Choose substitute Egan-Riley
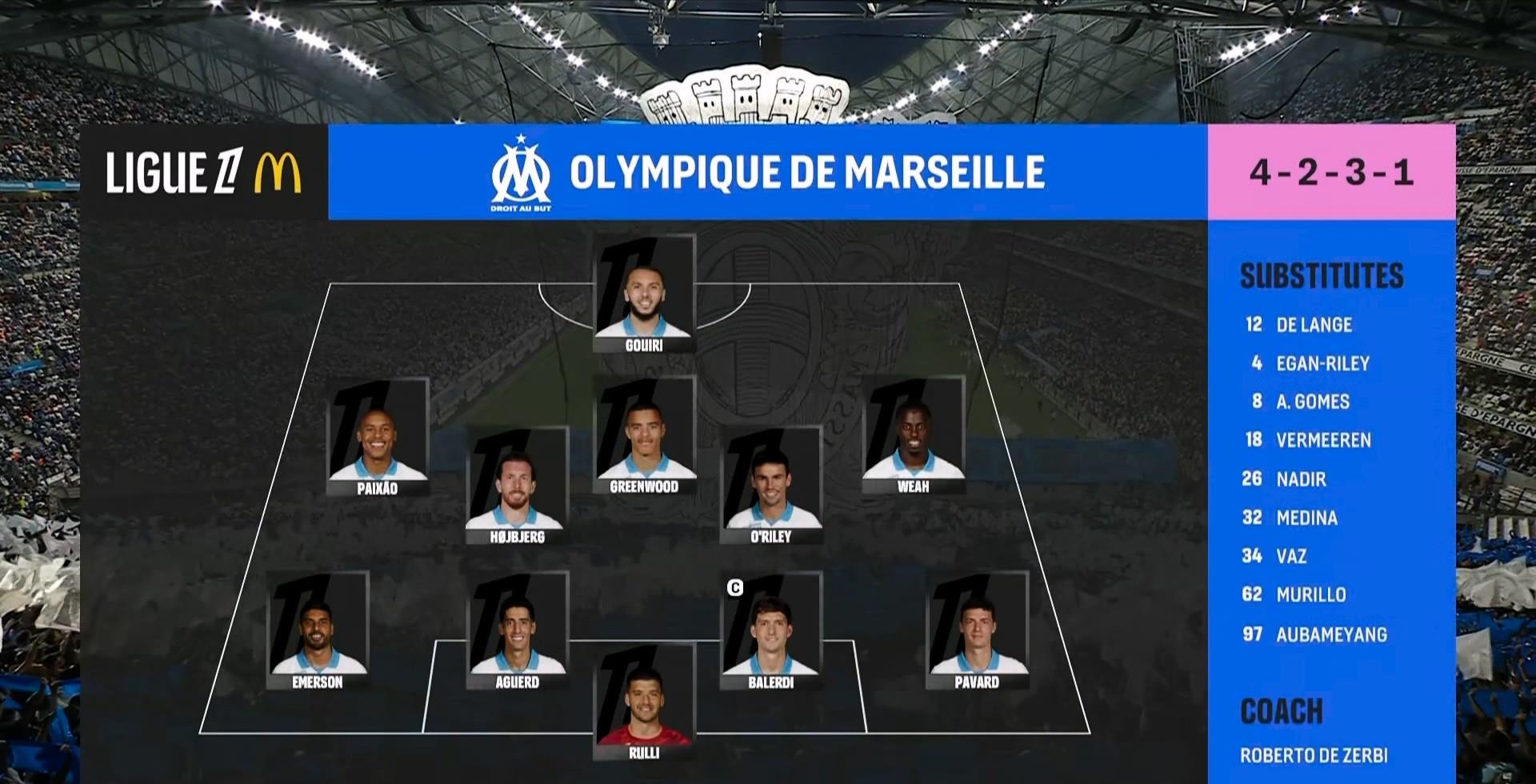Screen dimensions: 1536x784 click(x=1322, y=363)
